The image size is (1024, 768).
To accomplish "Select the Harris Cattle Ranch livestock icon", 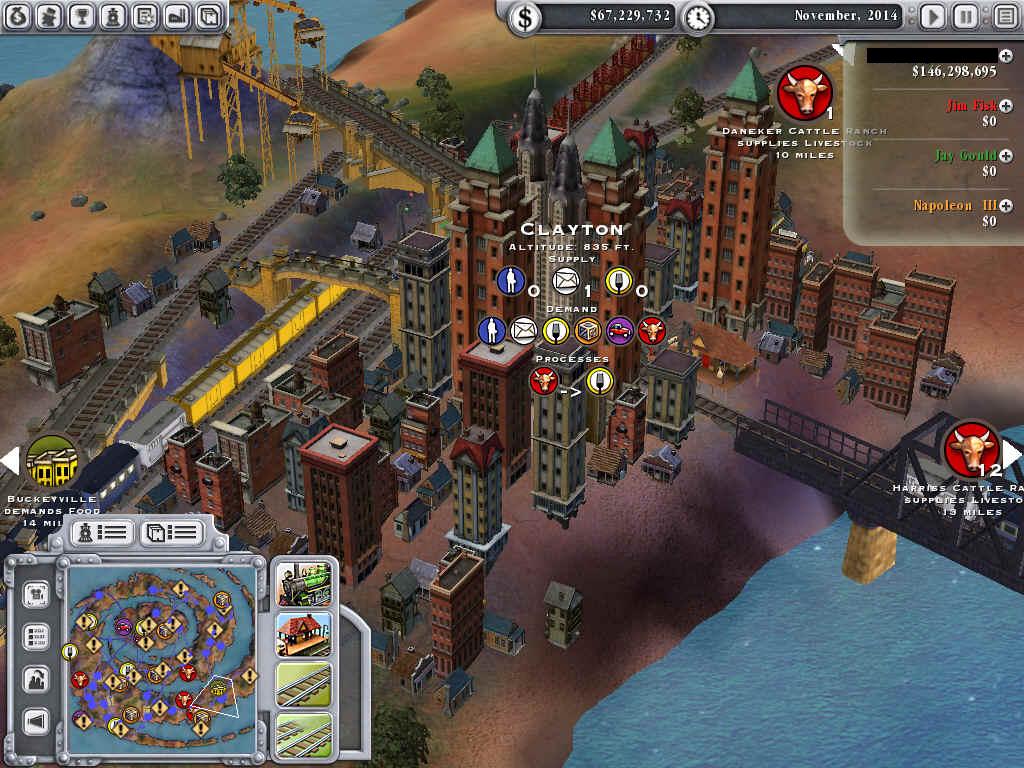I will 972,449.
